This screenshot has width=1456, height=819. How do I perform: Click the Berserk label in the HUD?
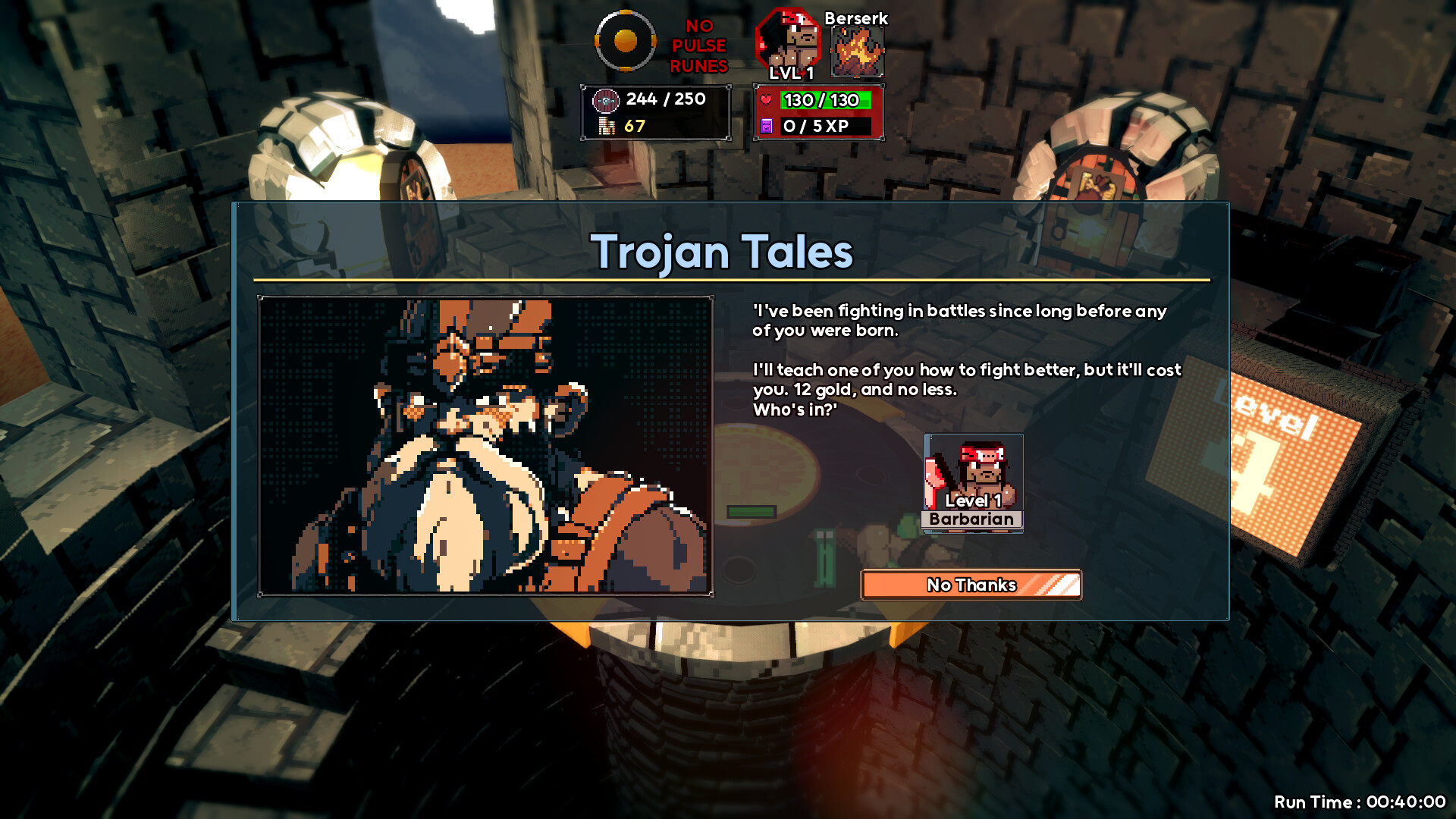[855, 18]
